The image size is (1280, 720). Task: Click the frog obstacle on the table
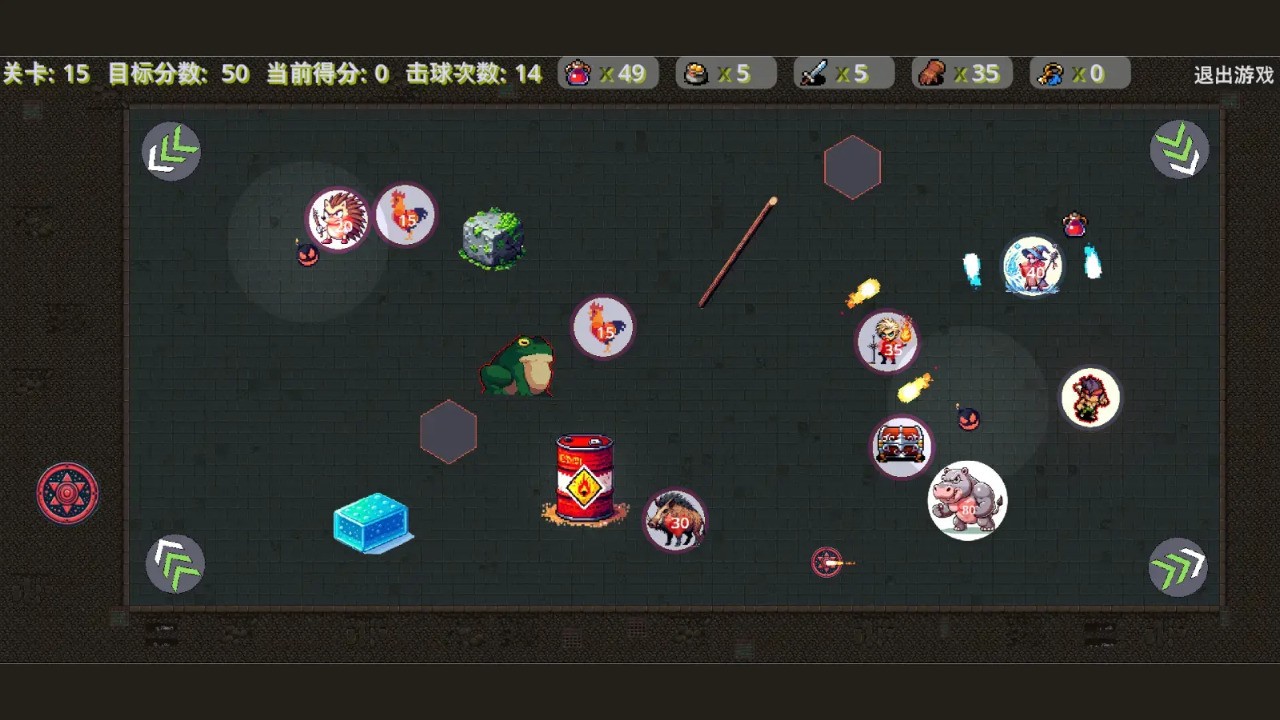(x=517, y=365)
